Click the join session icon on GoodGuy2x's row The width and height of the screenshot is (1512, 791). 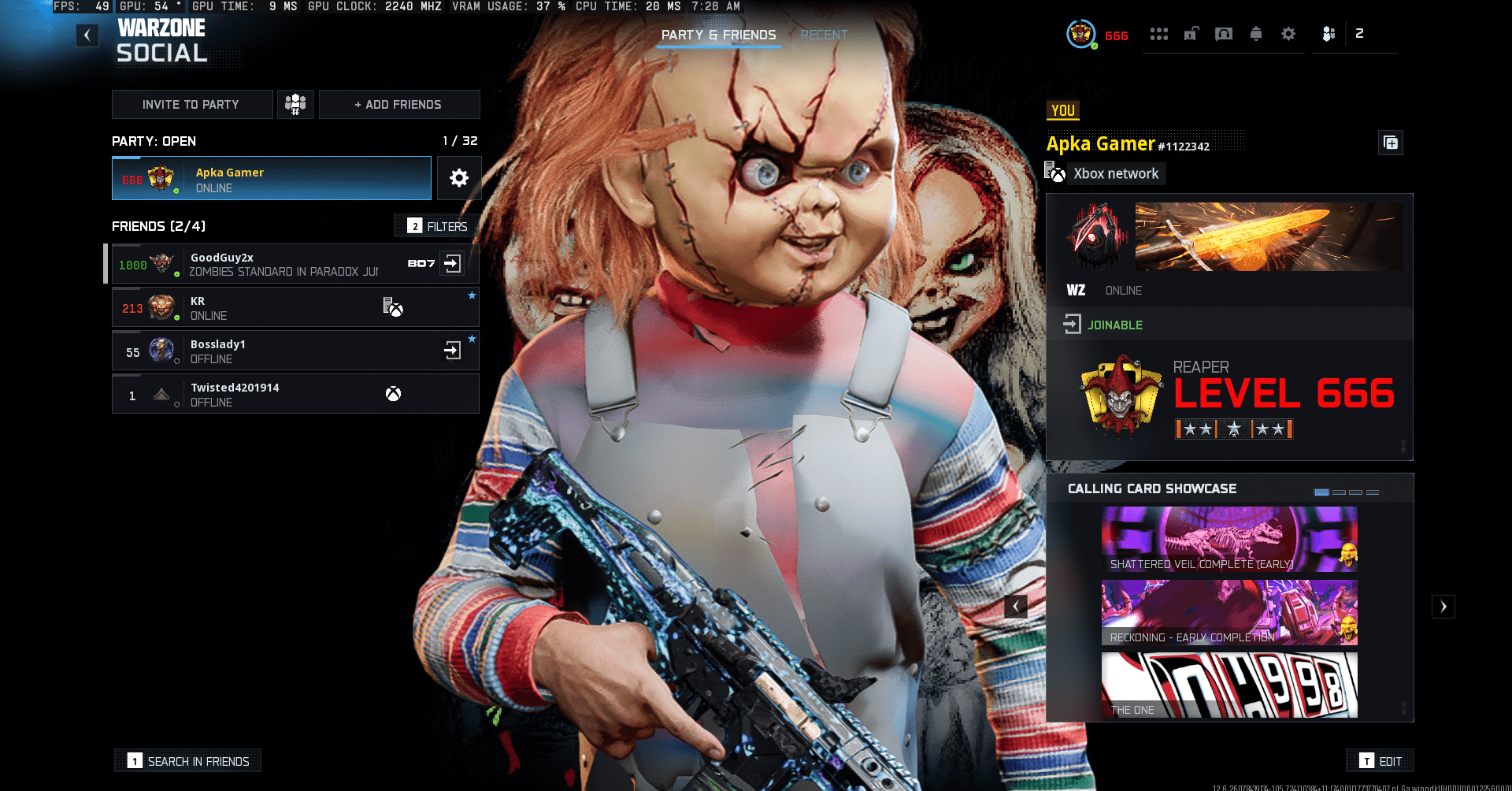pyautogui.click(x=452, y=264)
